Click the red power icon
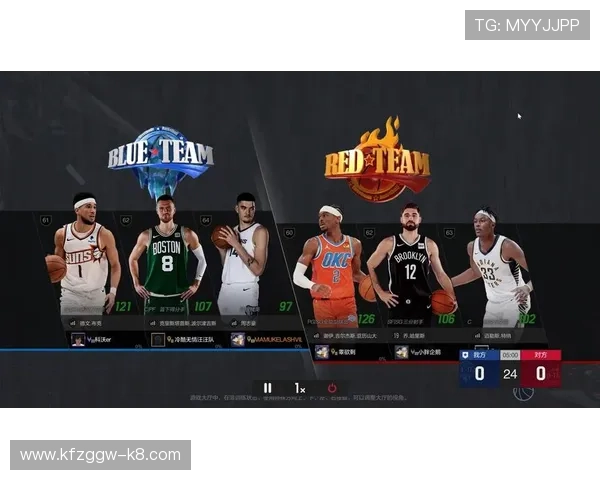600x480 pixels. point(332,388)
